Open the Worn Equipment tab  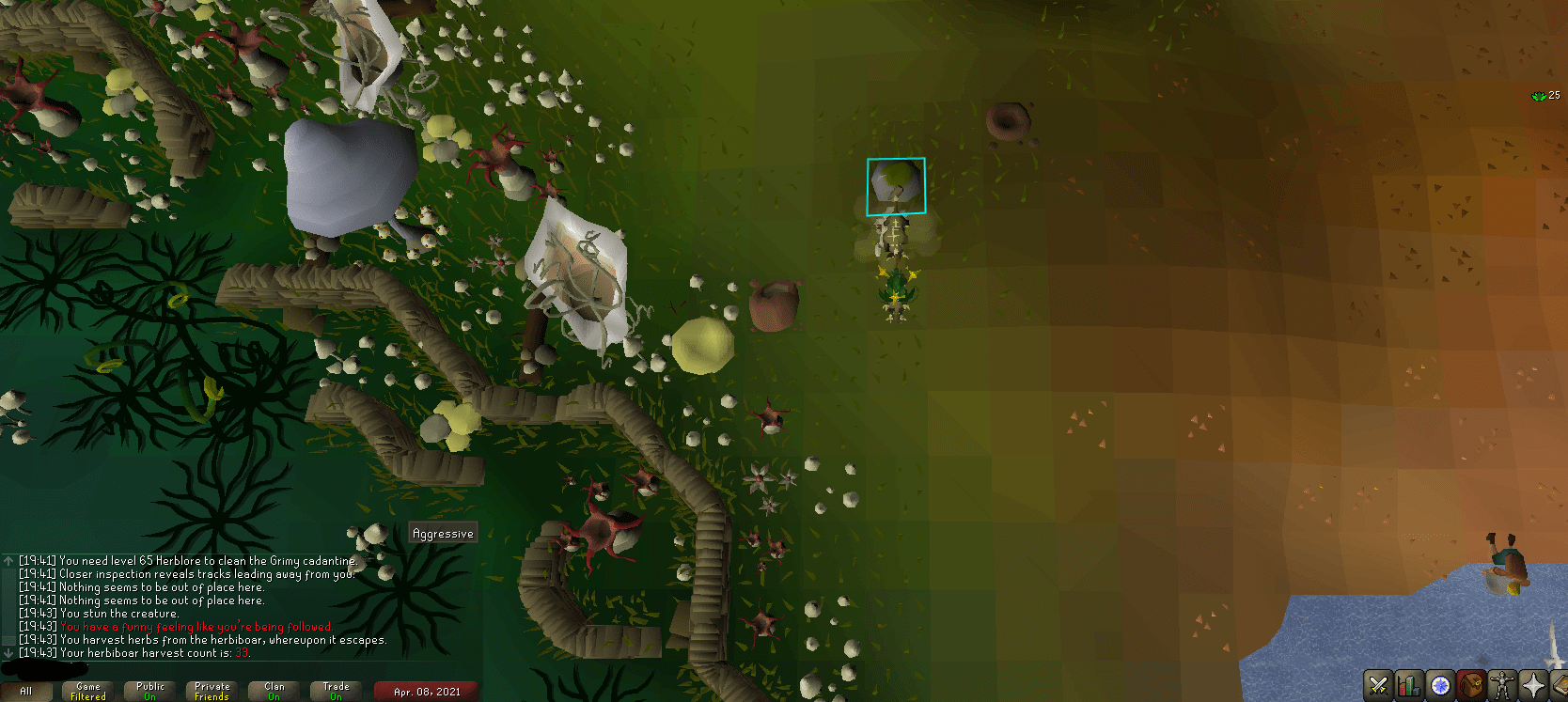[x=1500, y=685]
